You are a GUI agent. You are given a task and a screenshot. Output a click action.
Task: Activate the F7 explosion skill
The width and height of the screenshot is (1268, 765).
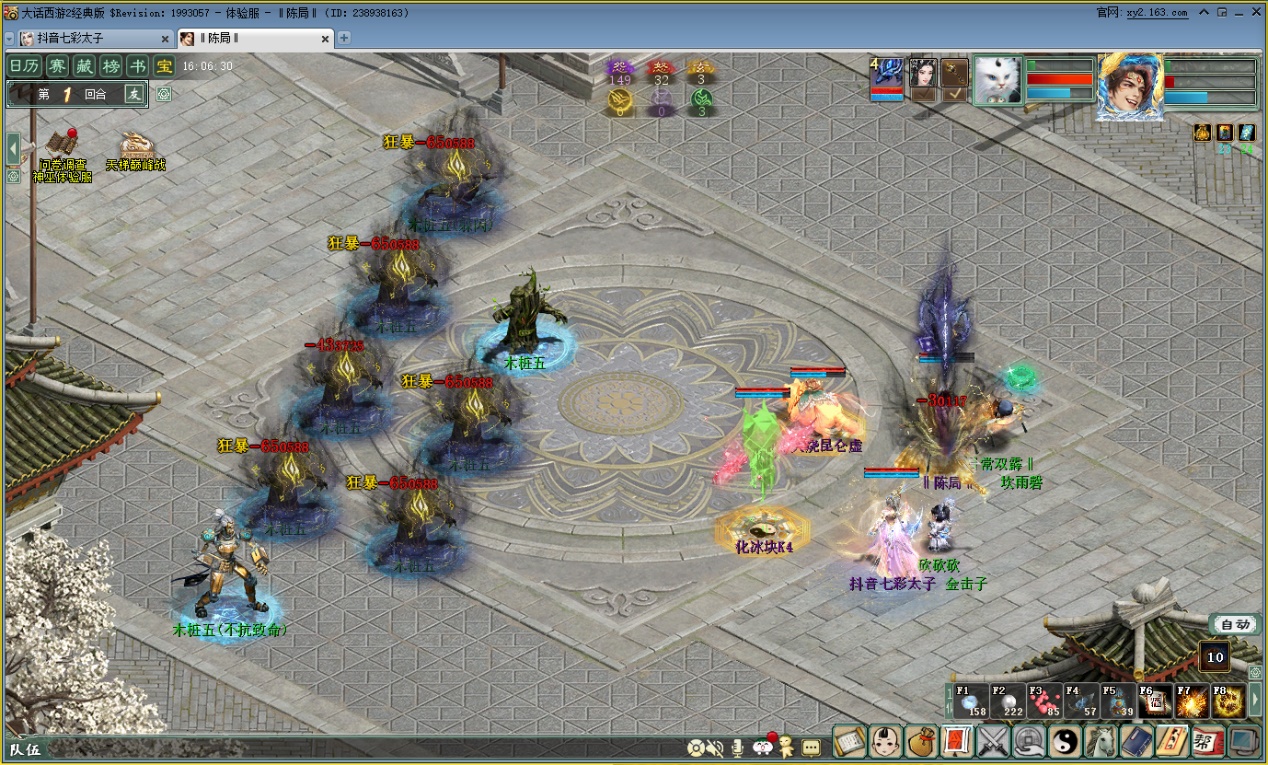click(x=1191, y=700)
